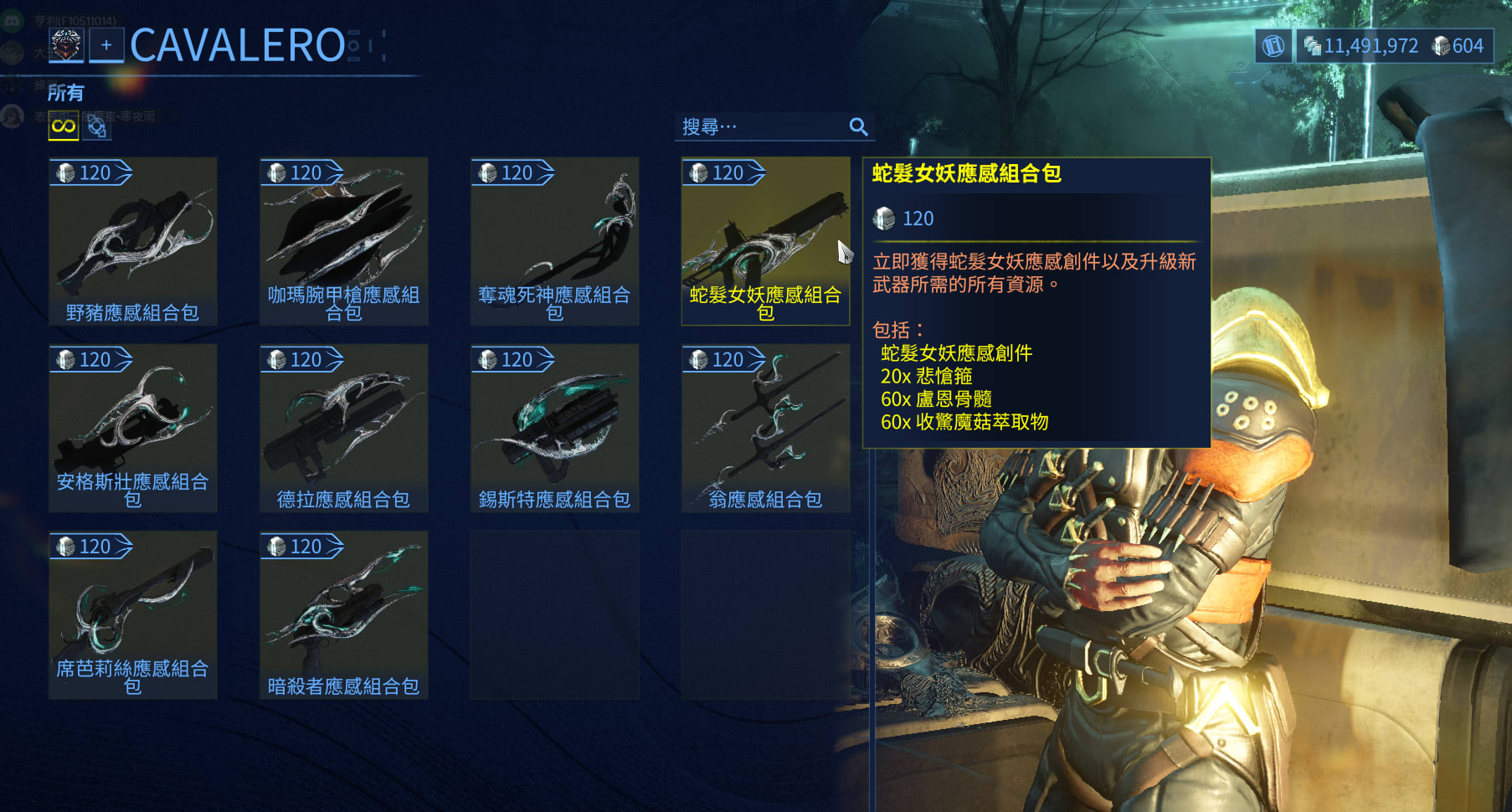The width and height of the screenshot is (1512, 812).
Task: Select the 席芭莉絲應感組合包 bundle
Action: click(x=133, y=614)
